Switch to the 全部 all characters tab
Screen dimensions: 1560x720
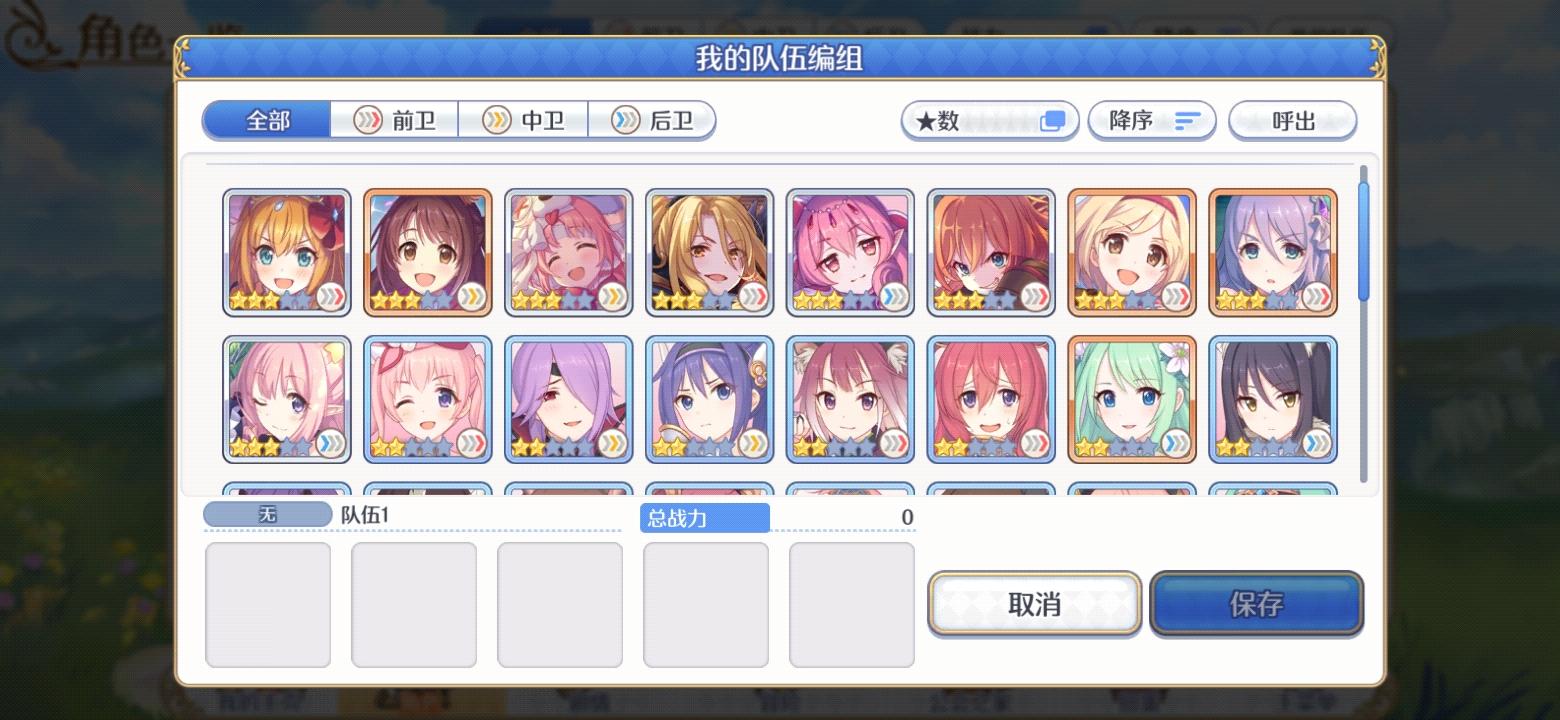coord(266,117)
